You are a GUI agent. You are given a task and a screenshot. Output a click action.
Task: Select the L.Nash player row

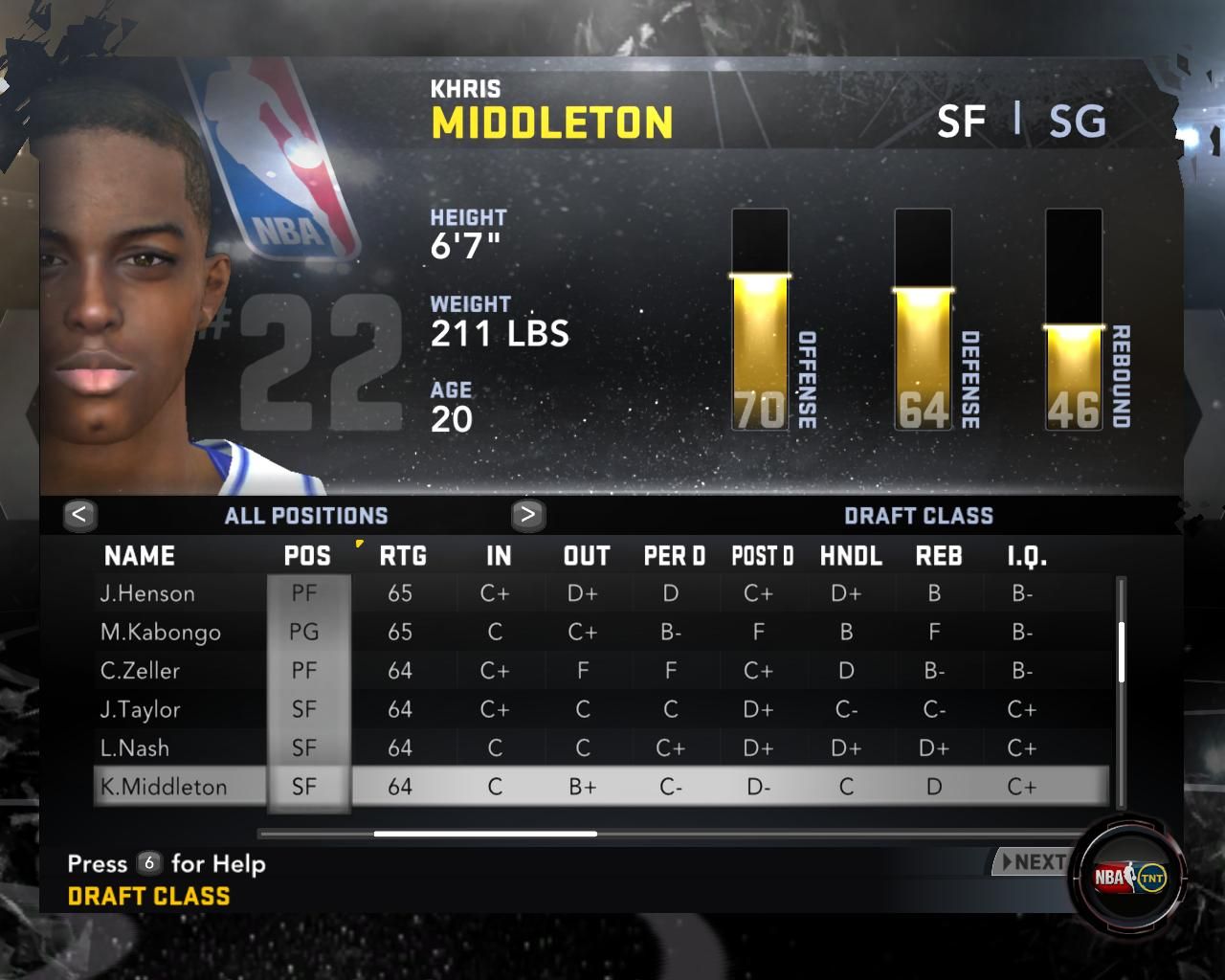[x=134, y=748]
